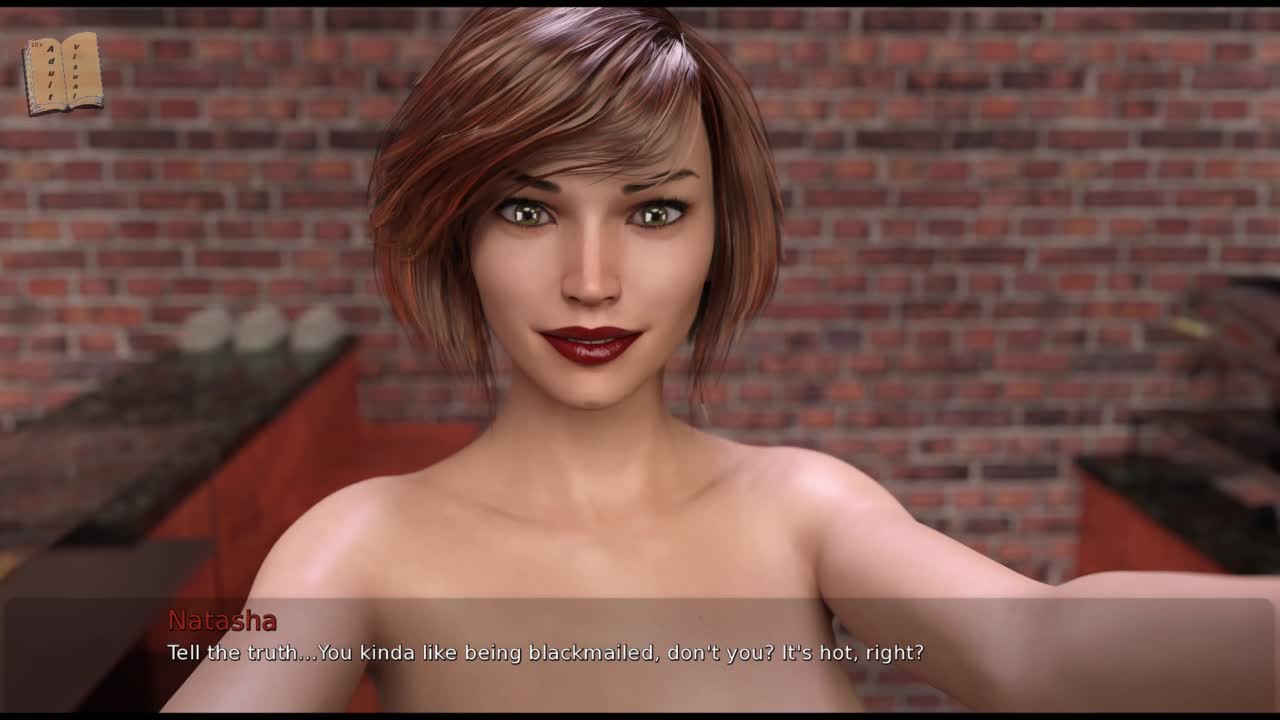Image resolution: width=1280 pixels, height=720 pixels.
Task: Click the open book logo icon
Action: click(x=62, y=73)
